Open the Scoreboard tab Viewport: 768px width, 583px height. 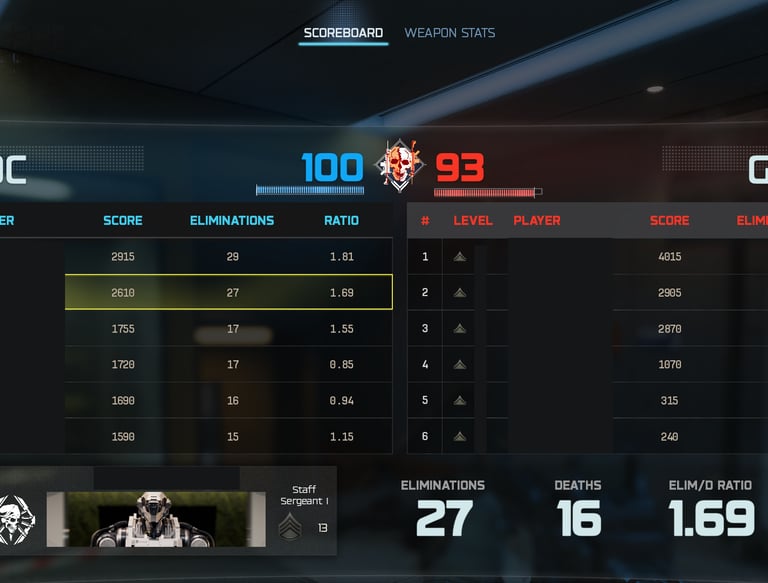pos(343,33)
